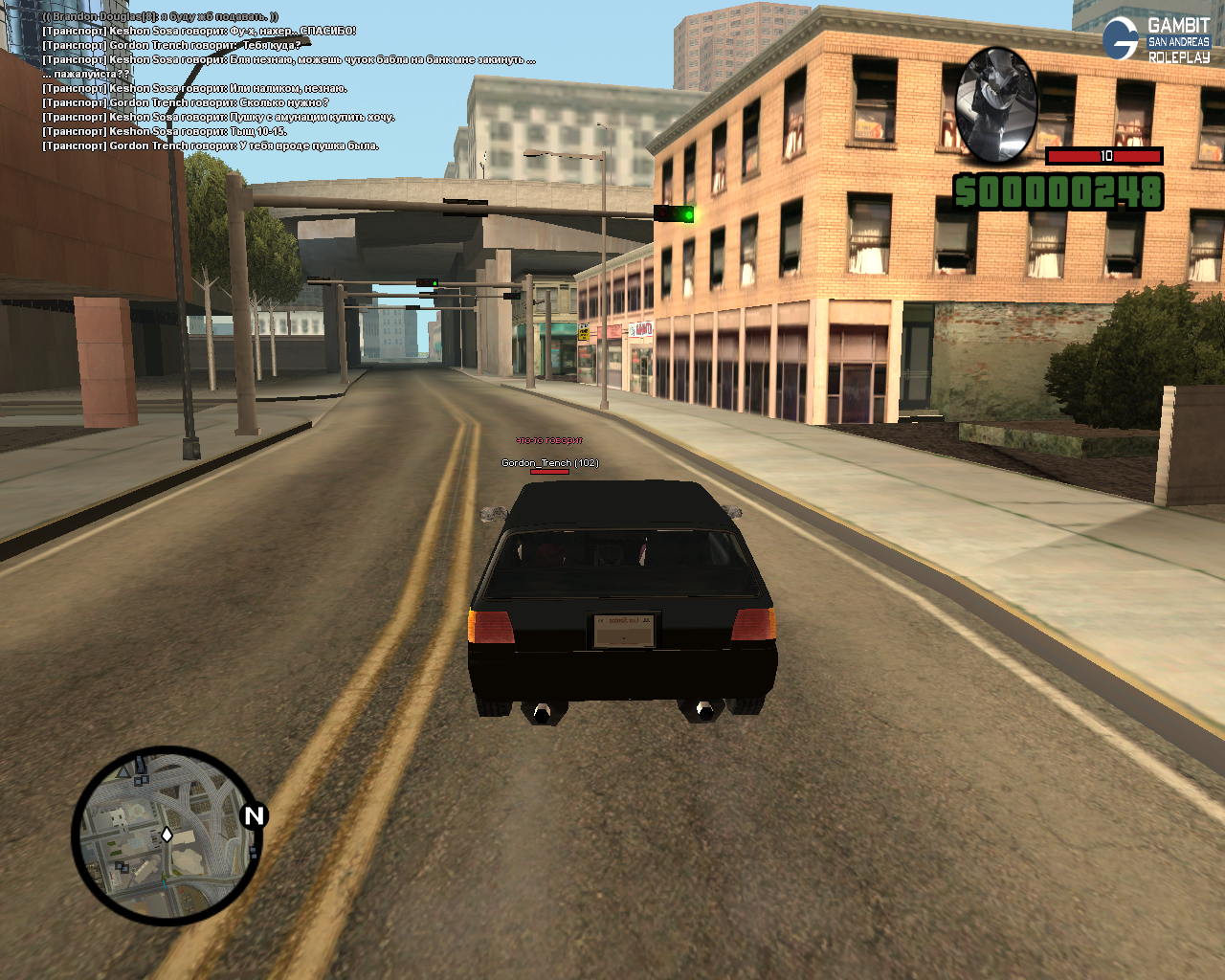Click the white player marker on radar
Screen dimensions: 1225x980
pyautogui.click(x=167, y=835)
